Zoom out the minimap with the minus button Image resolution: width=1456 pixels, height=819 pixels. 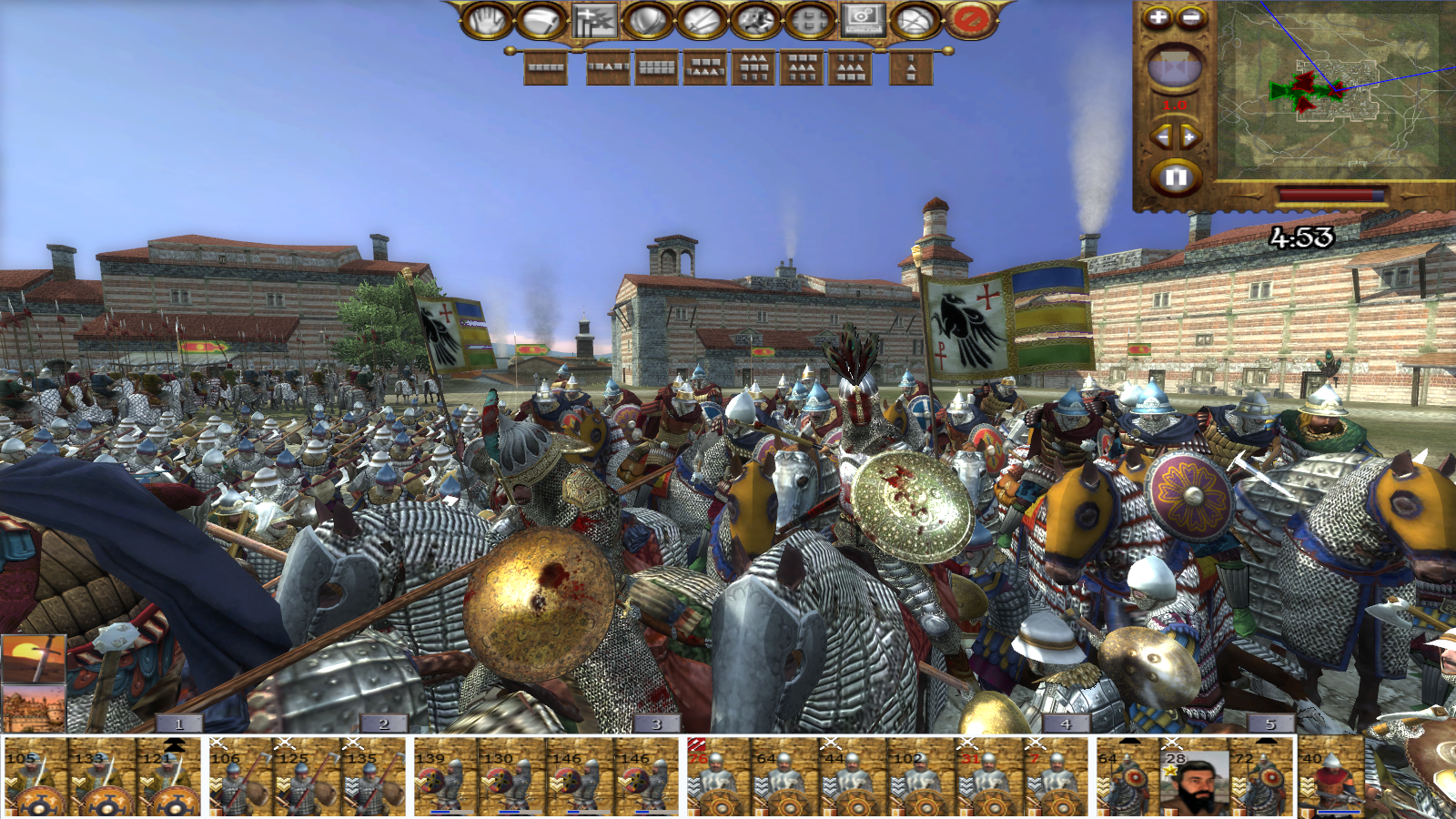1191,17
